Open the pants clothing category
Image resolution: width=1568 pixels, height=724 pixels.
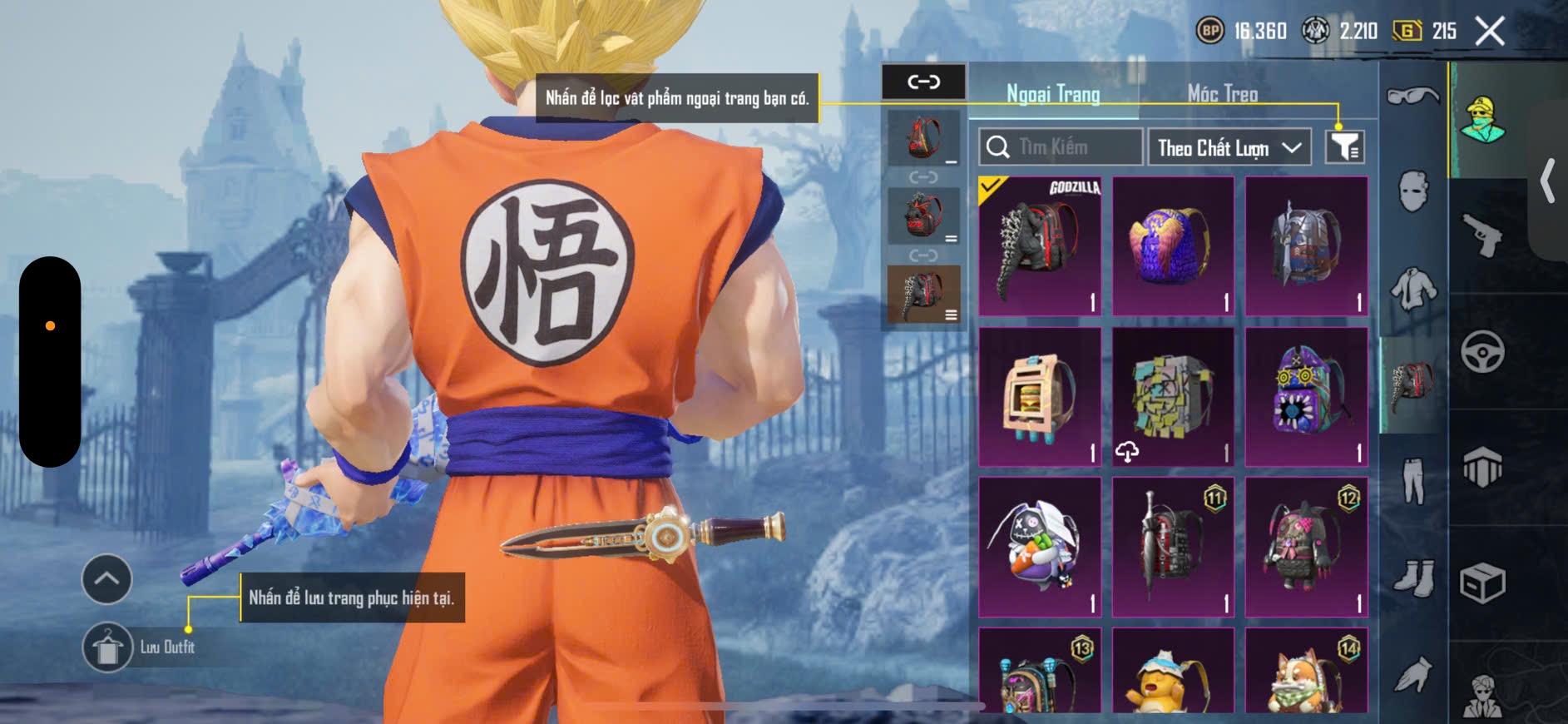coord(1412,481)
